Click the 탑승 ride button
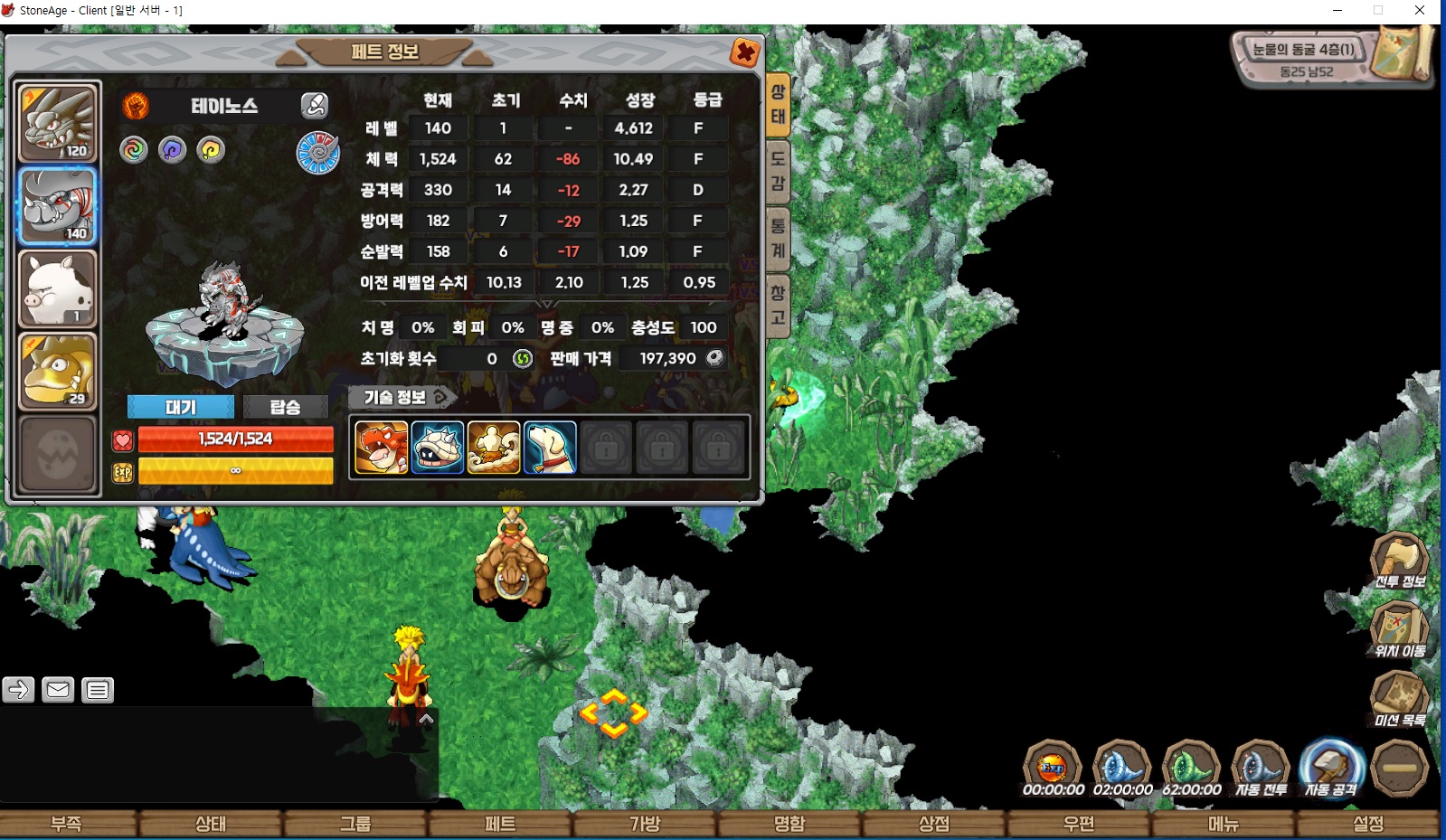Image resolution: width=1446 pixels, height=840 pixels. tap(285, 407)
